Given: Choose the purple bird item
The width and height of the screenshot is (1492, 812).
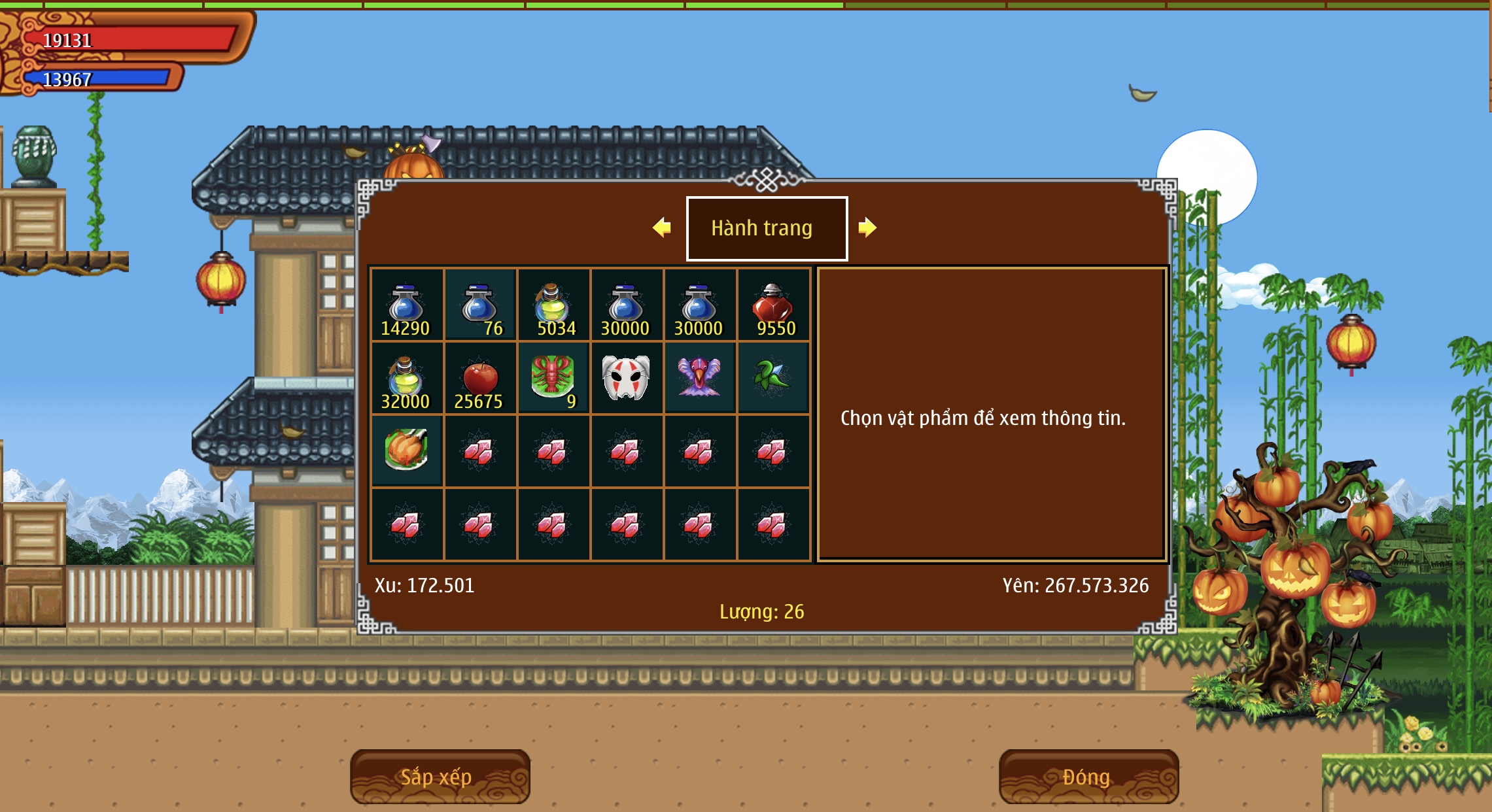Looking at the screenshot, I should point(699,379).
